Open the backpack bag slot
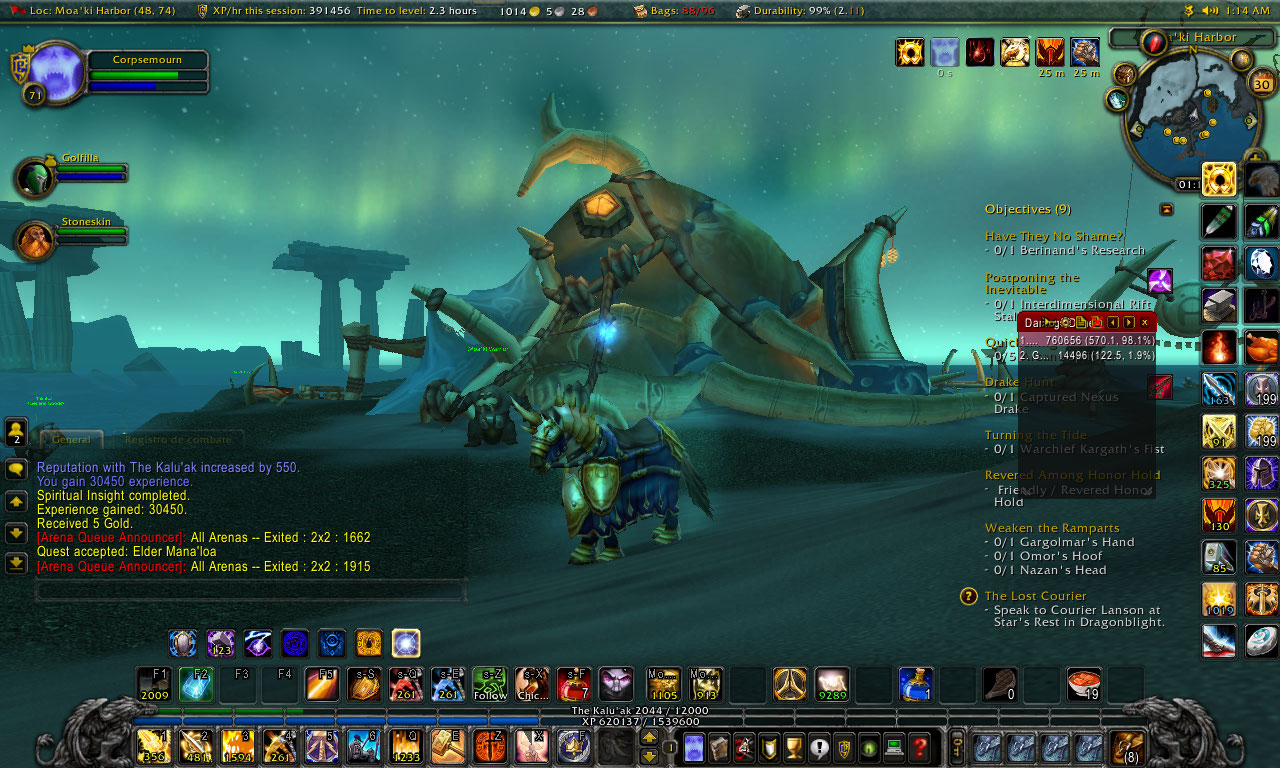1280x768 pixels. (x=1130, y=747)
